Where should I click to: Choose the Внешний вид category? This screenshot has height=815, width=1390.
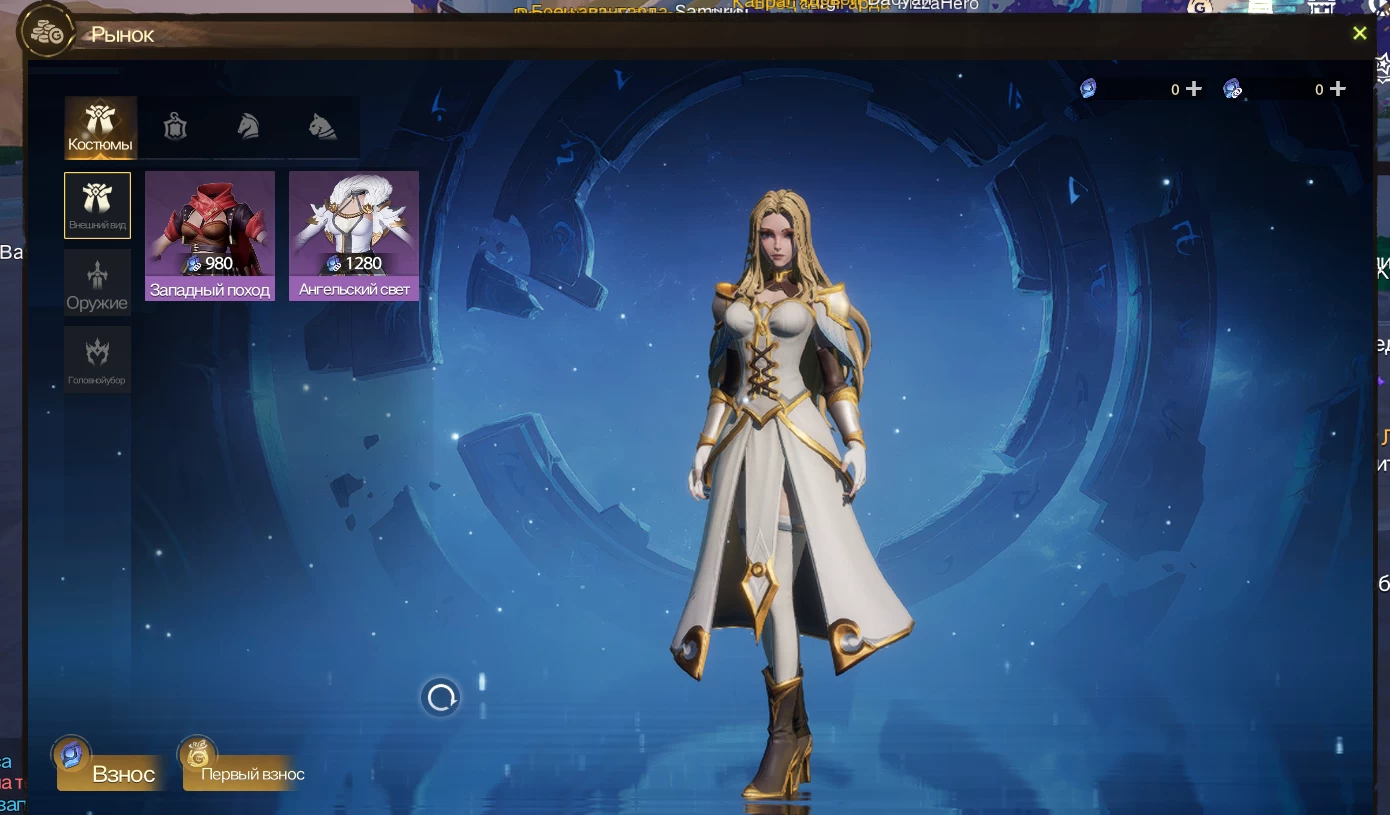(97, 205)
